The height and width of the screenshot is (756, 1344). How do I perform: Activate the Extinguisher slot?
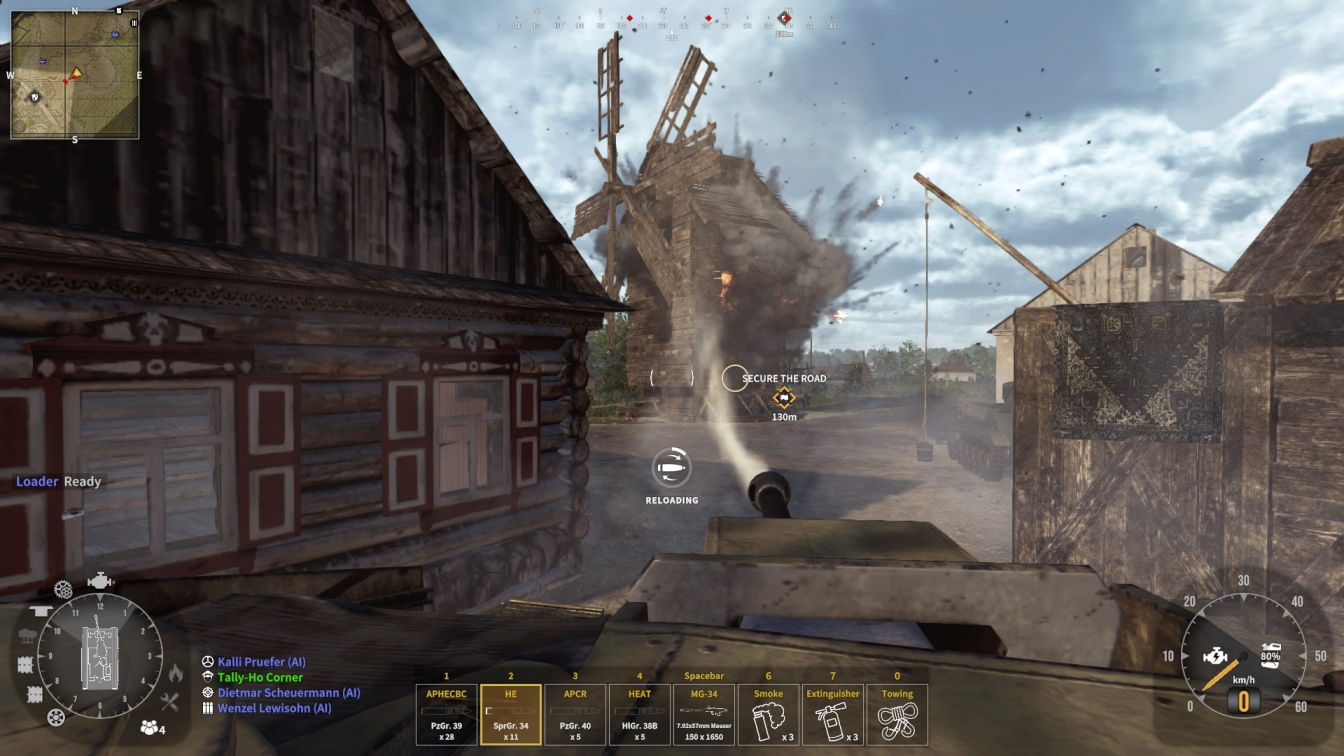[833, 714]
